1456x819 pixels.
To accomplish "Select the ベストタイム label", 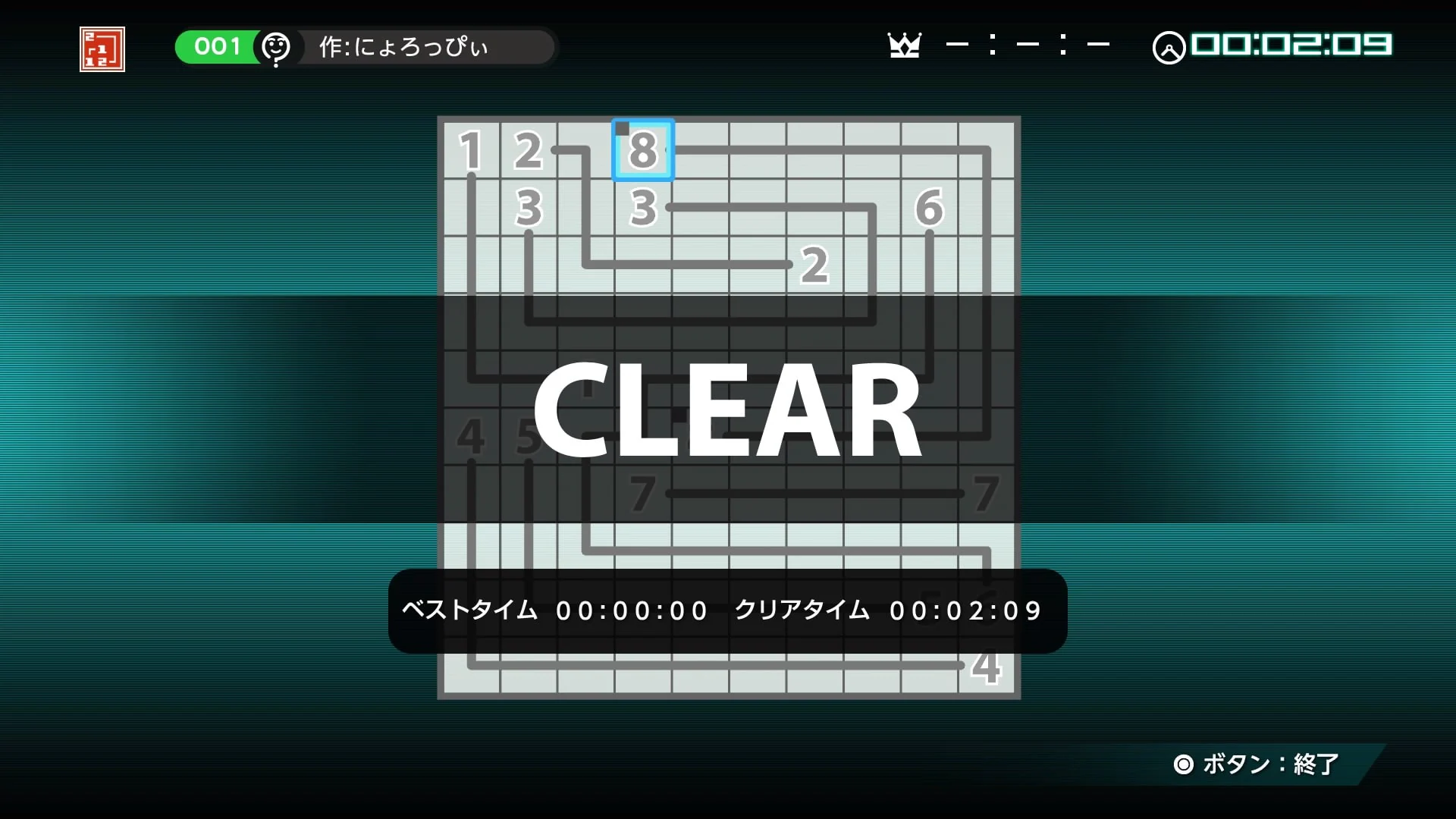I will click(x=469, y=610).
